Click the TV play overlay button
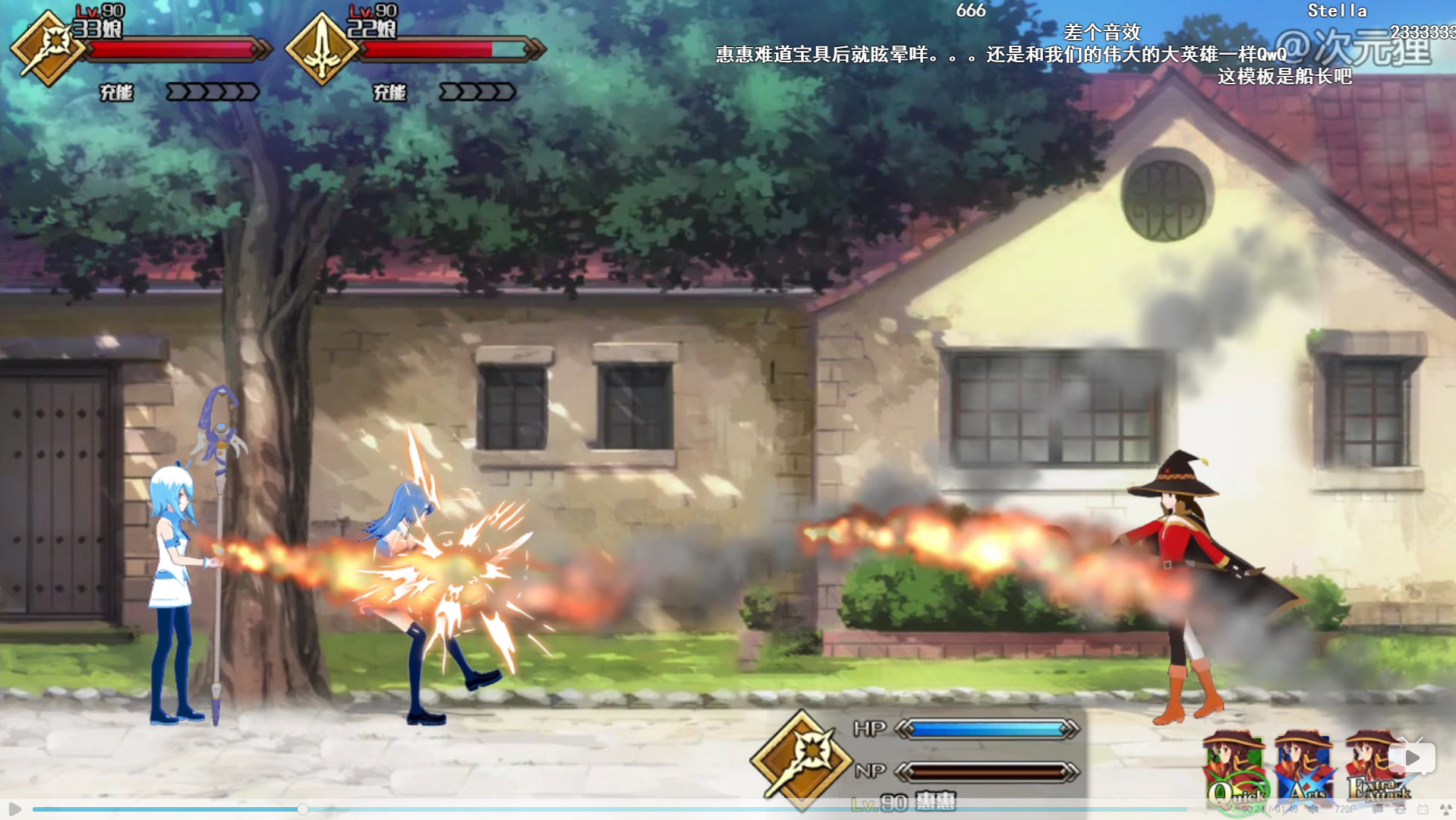 pyautogui.click(x=1413, y=756)
